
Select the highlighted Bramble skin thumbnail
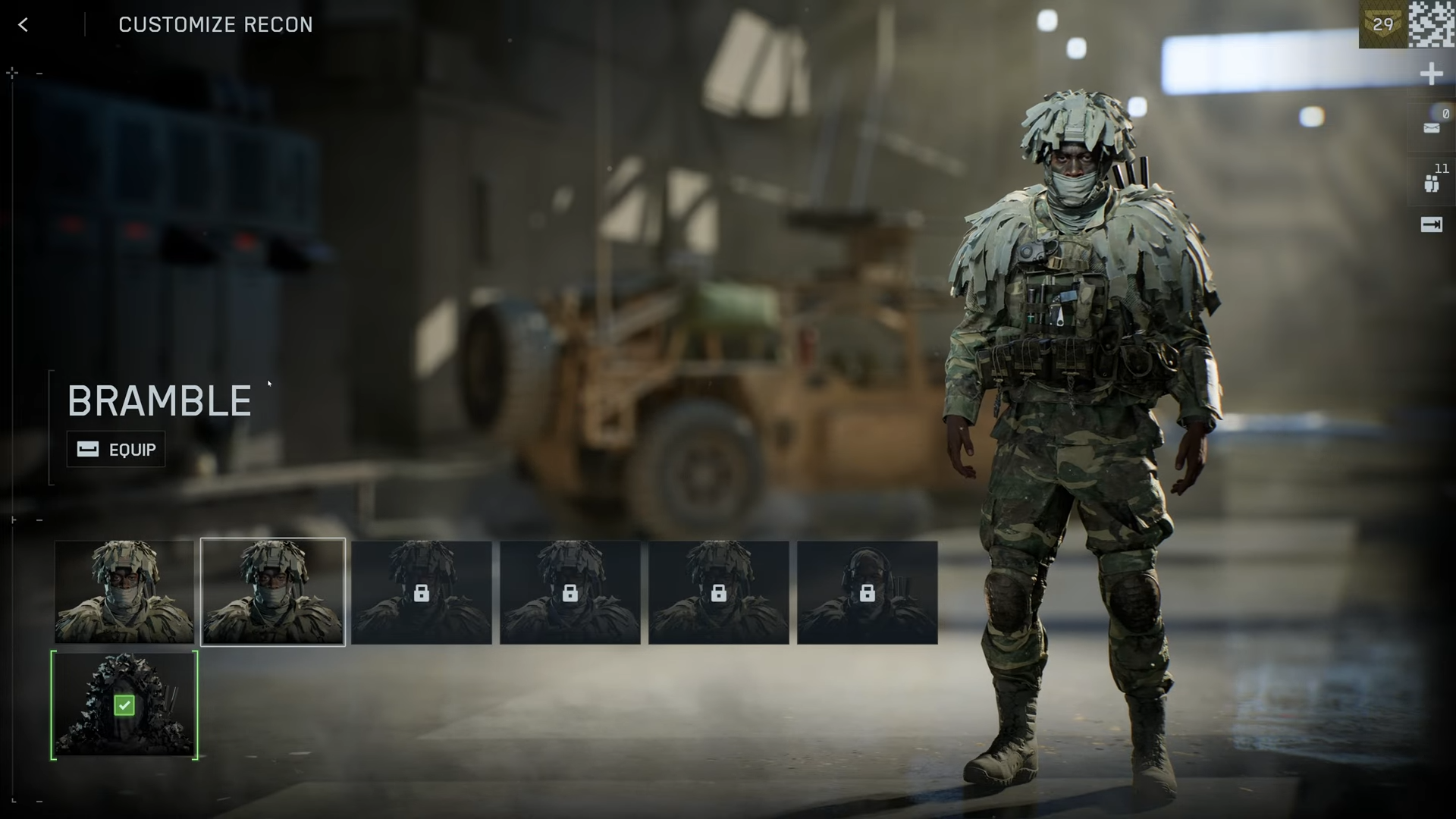coord(273,592)
